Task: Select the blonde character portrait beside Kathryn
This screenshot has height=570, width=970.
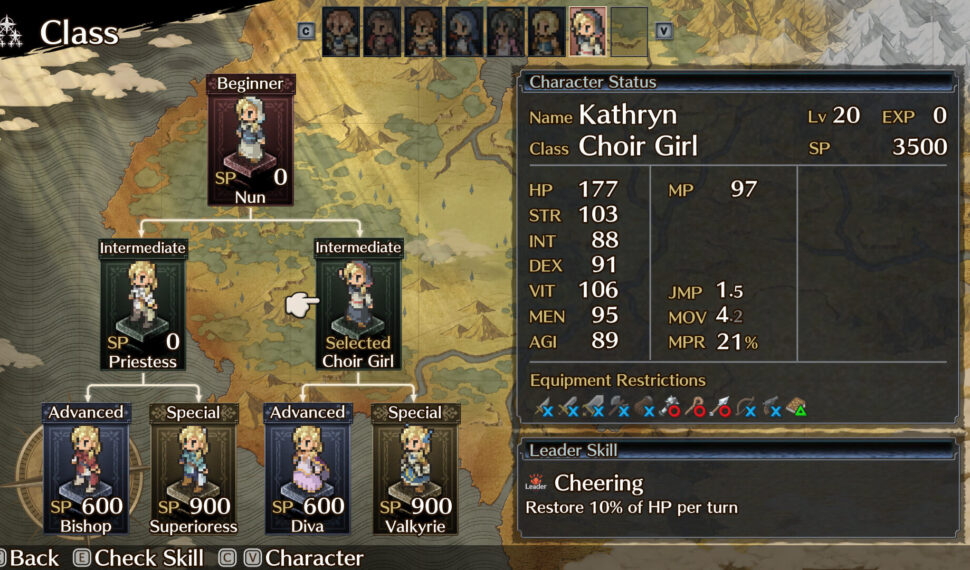Action: pyautogui.click(x=546, y=31)
